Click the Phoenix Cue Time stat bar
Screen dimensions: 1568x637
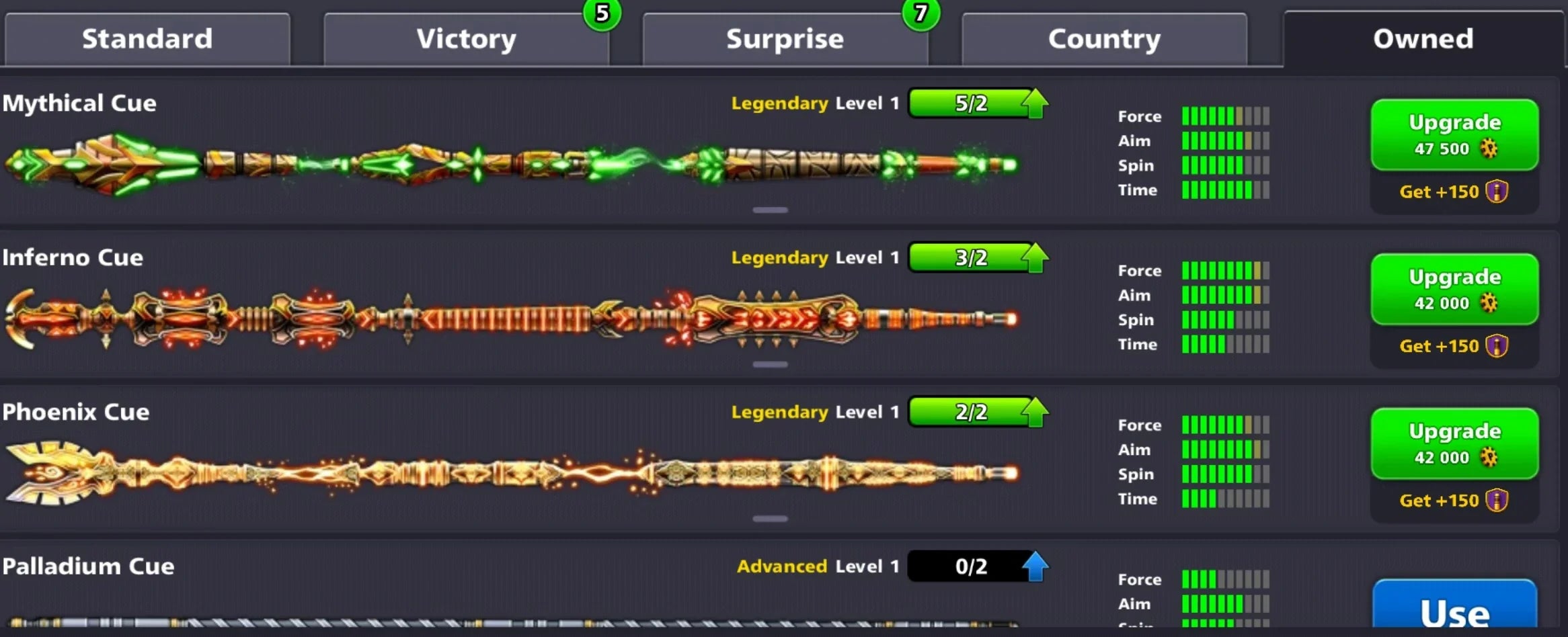[1224, 499]
